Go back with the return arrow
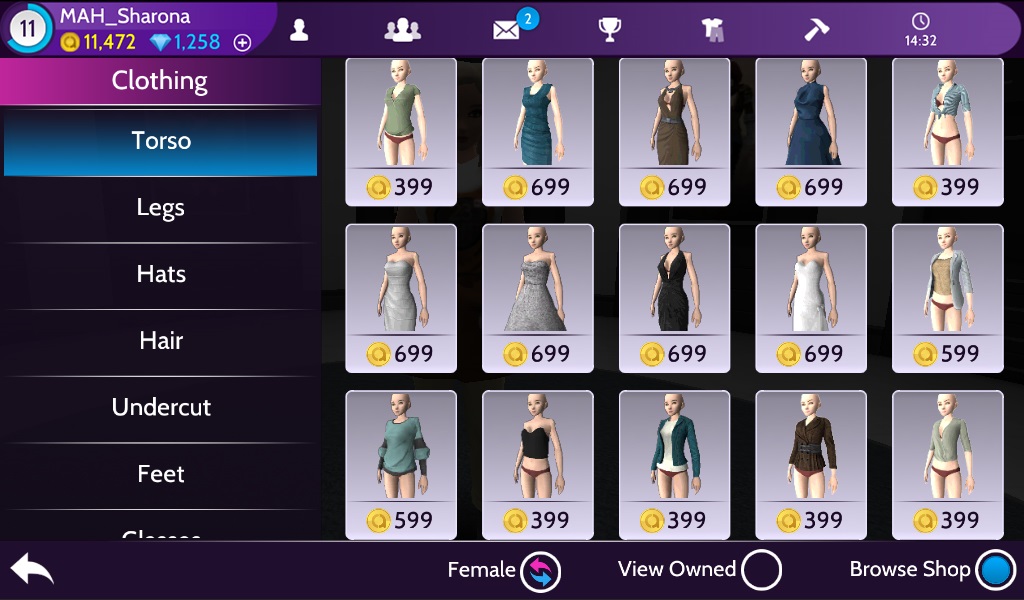The width and height of the screenshot is (1024, 600). coord(31,570)
